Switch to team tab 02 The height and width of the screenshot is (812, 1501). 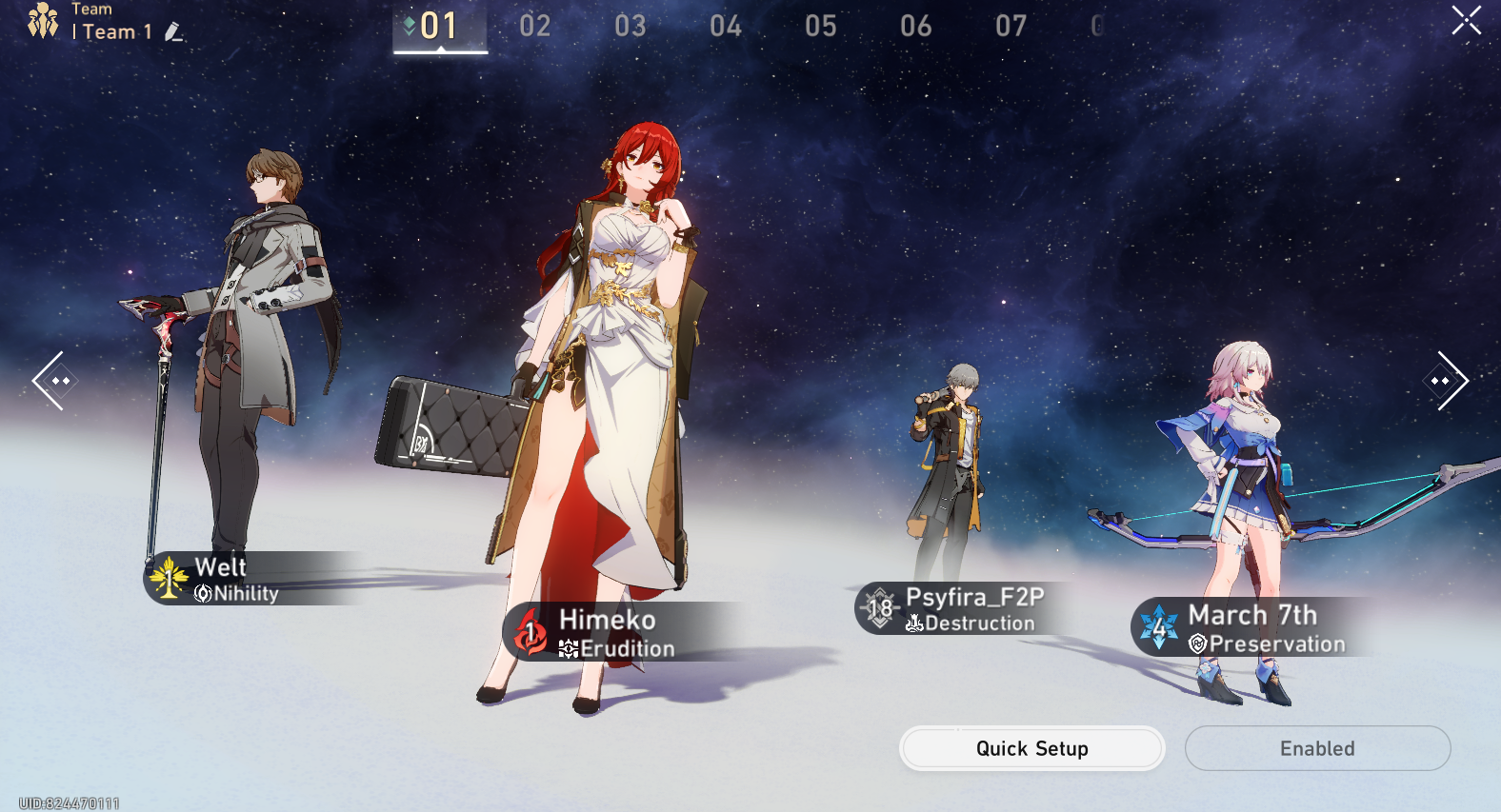(534, 26)
